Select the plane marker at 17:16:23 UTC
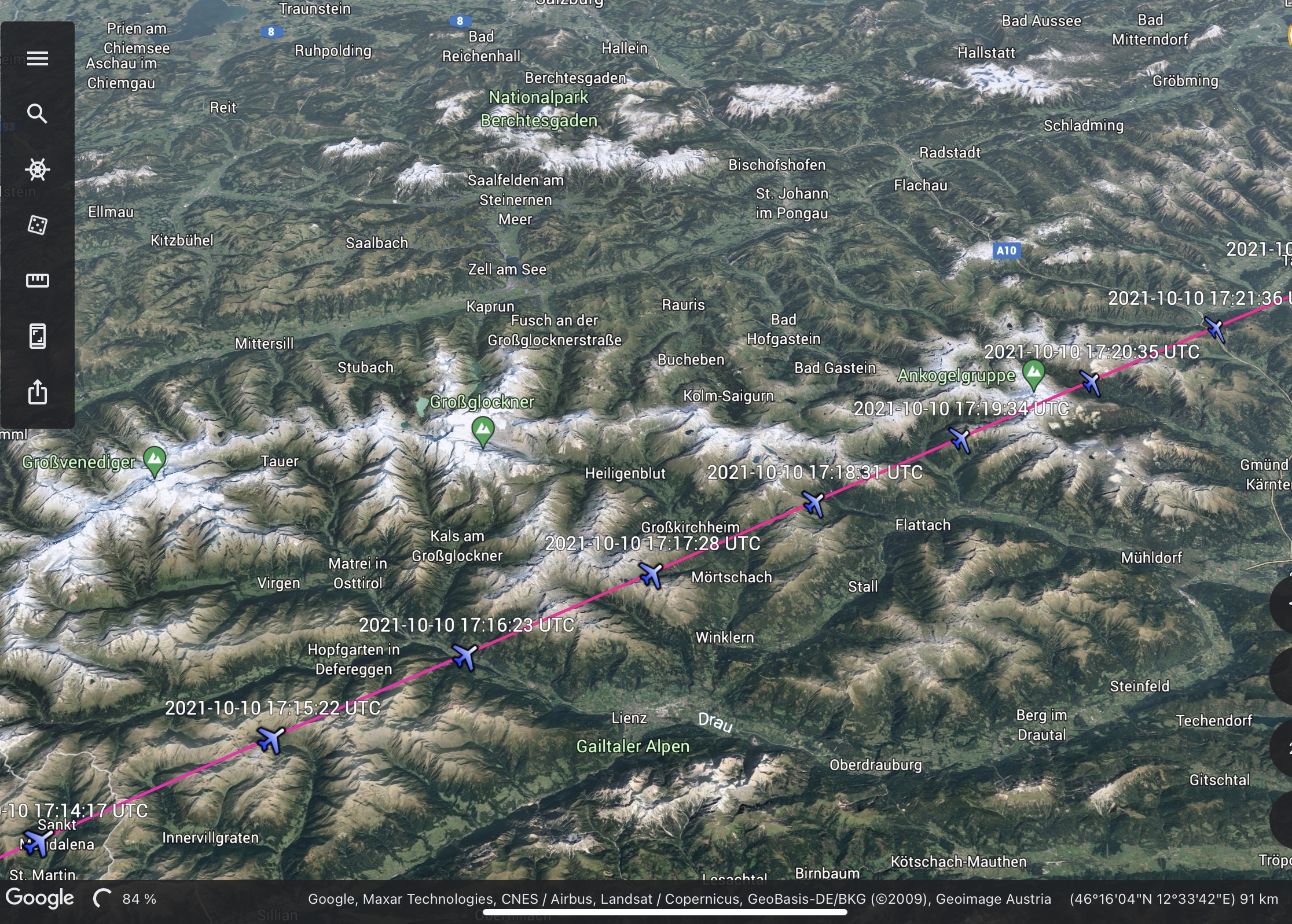This screenshot has height=924, width=1292. (x=464, y=657)
